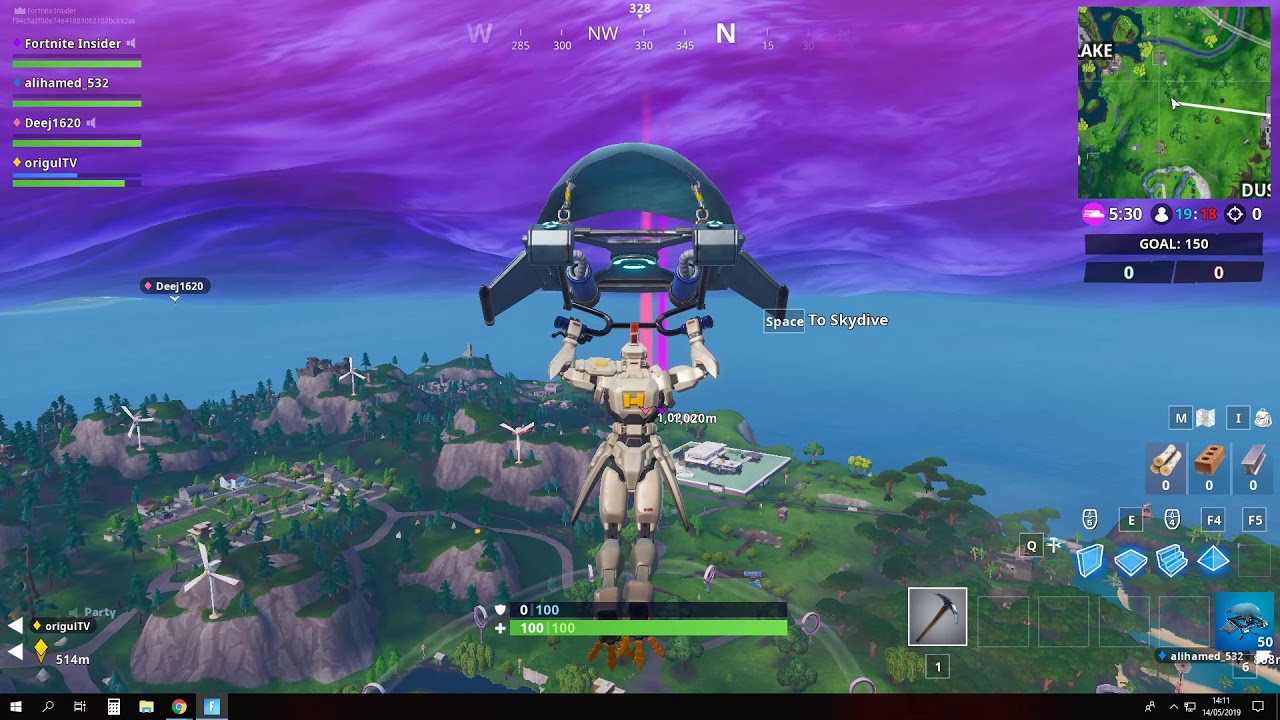Select the stairs build piece
This screenshot has height=720, width=1280.
coord(1172,561)
